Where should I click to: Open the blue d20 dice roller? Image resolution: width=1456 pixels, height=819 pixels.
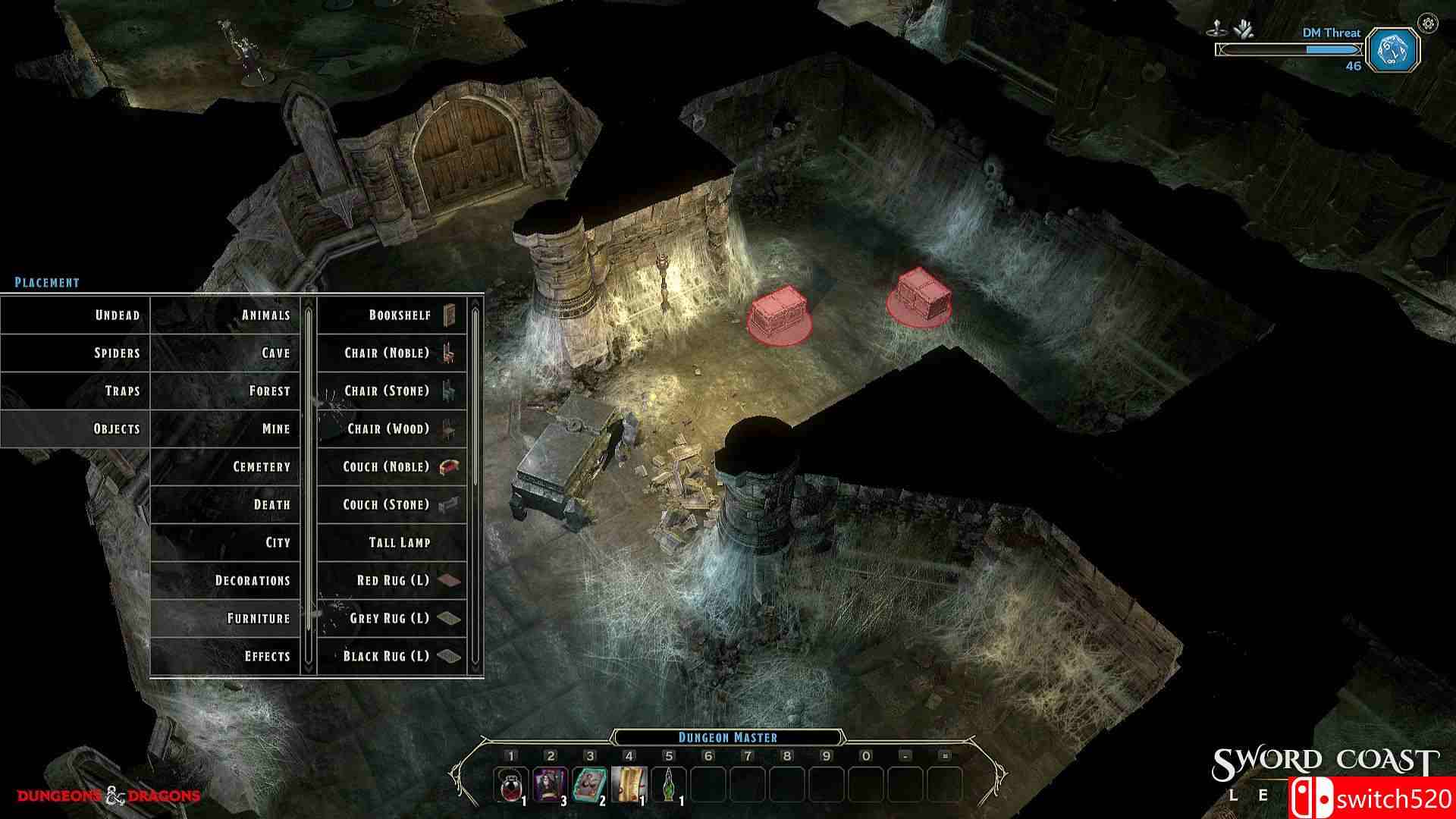tap(1394, 51)
